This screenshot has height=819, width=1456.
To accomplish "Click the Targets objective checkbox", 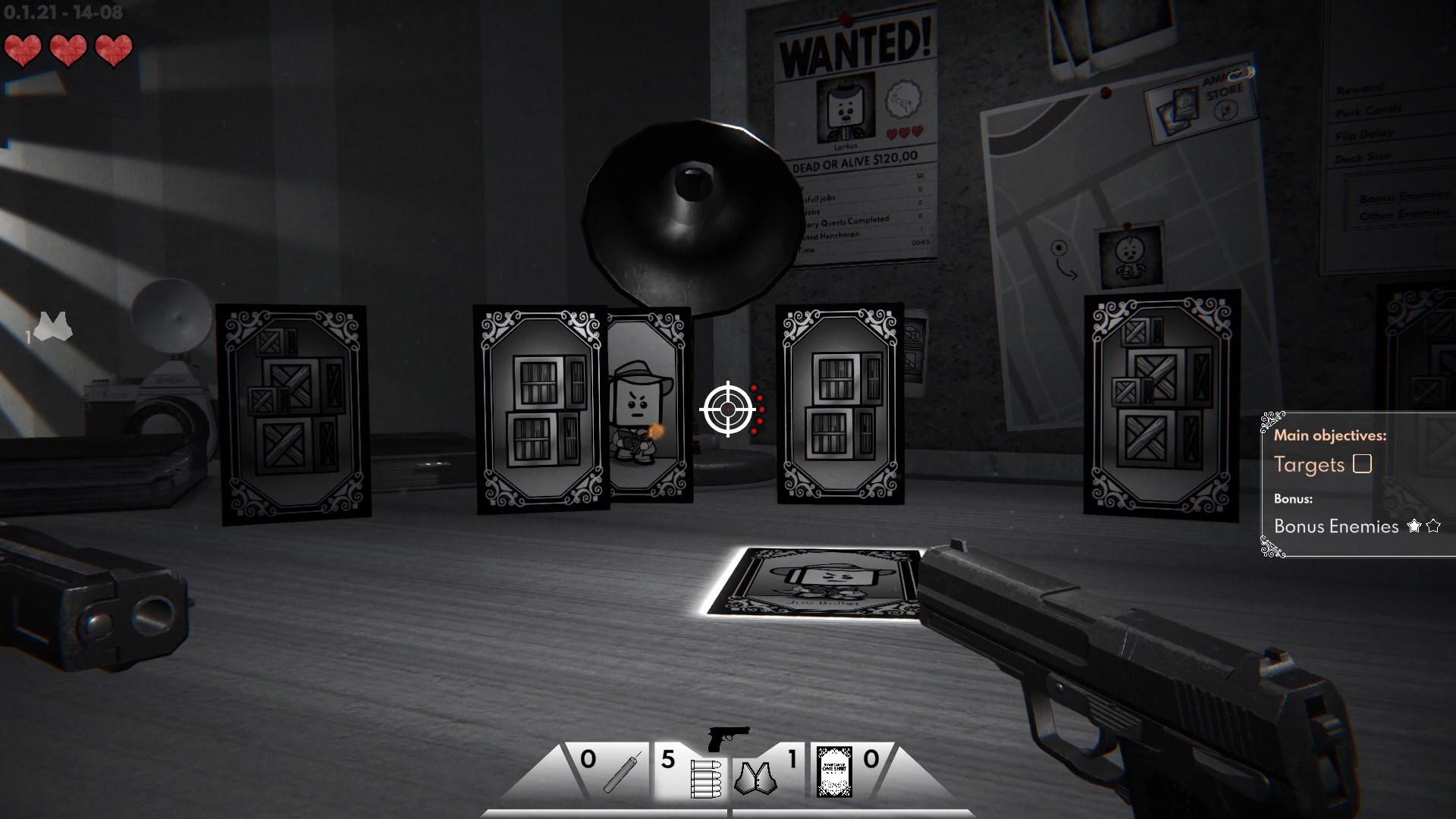I will tap(1362, 464).
